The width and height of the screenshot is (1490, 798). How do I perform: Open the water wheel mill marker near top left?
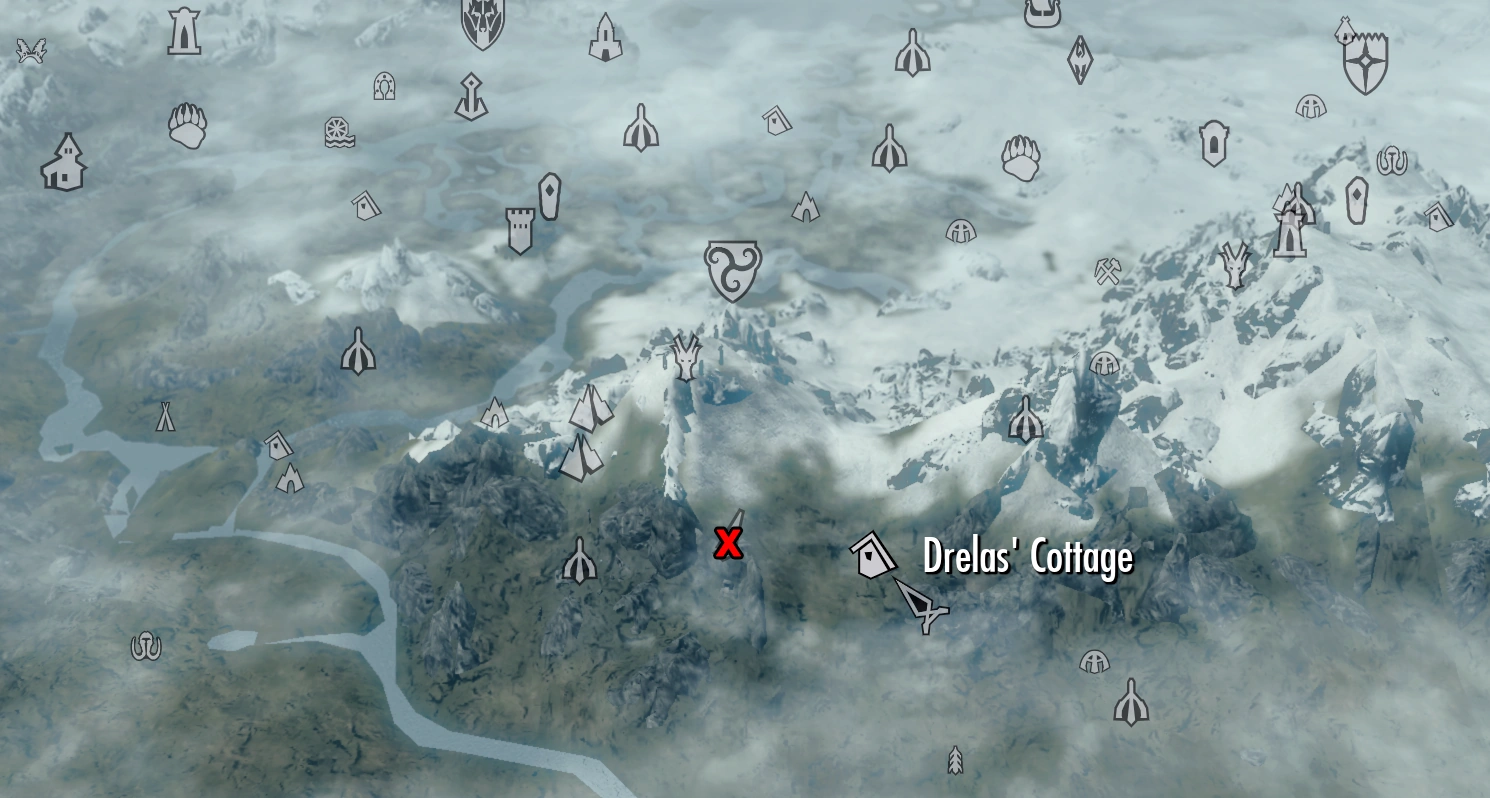click(339, 133)
